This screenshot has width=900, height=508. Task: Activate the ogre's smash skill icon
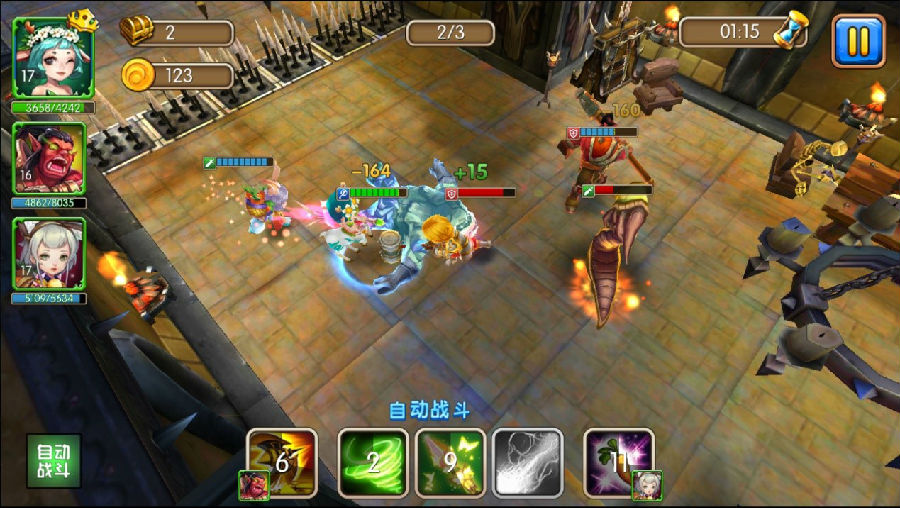(x=282, y=461)
